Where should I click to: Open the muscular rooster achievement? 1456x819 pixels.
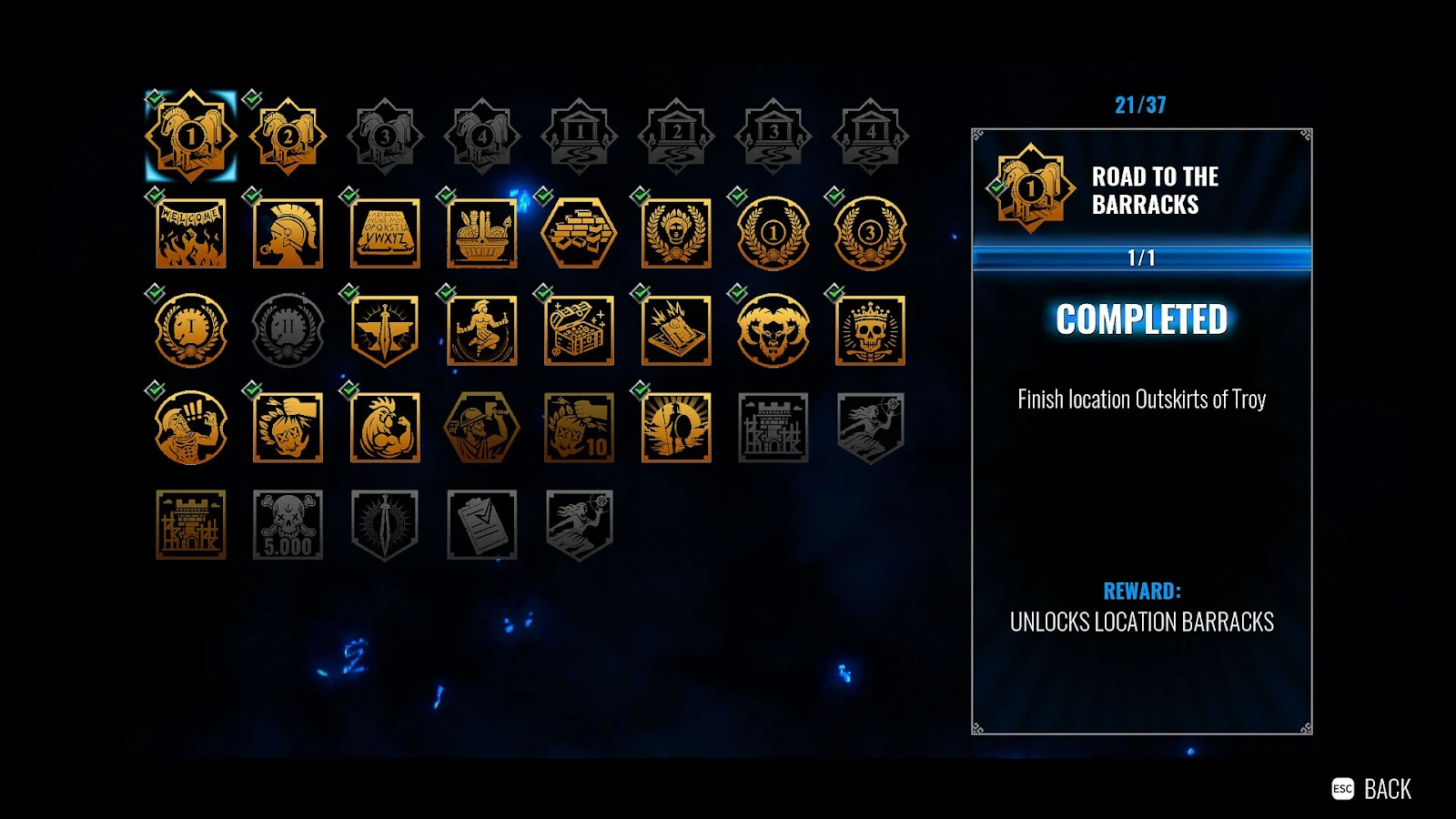pos(384,428)
